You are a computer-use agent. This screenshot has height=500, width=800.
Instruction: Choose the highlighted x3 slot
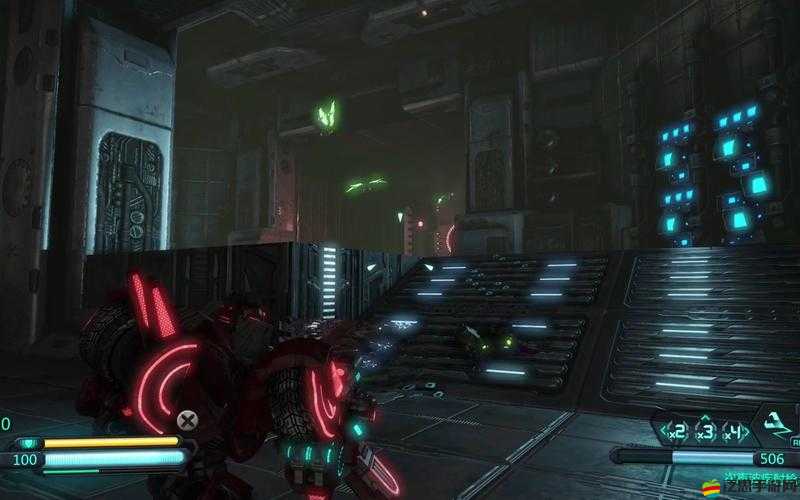705,432
